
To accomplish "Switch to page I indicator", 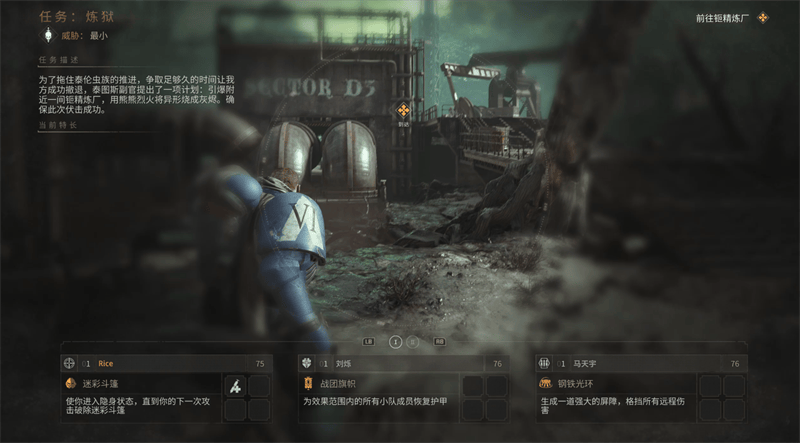I will click(x=396, y=341).
